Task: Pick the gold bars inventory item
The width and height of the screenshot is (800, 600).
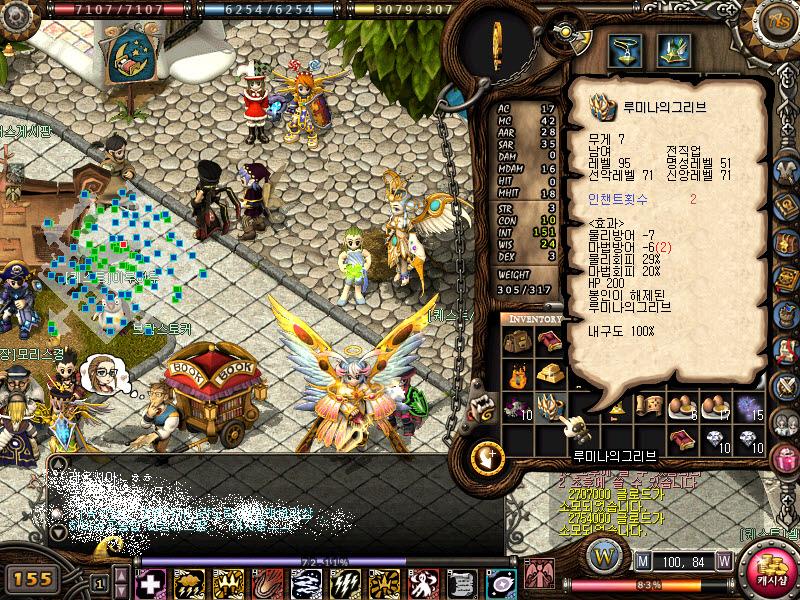Action: pos(549,374)
